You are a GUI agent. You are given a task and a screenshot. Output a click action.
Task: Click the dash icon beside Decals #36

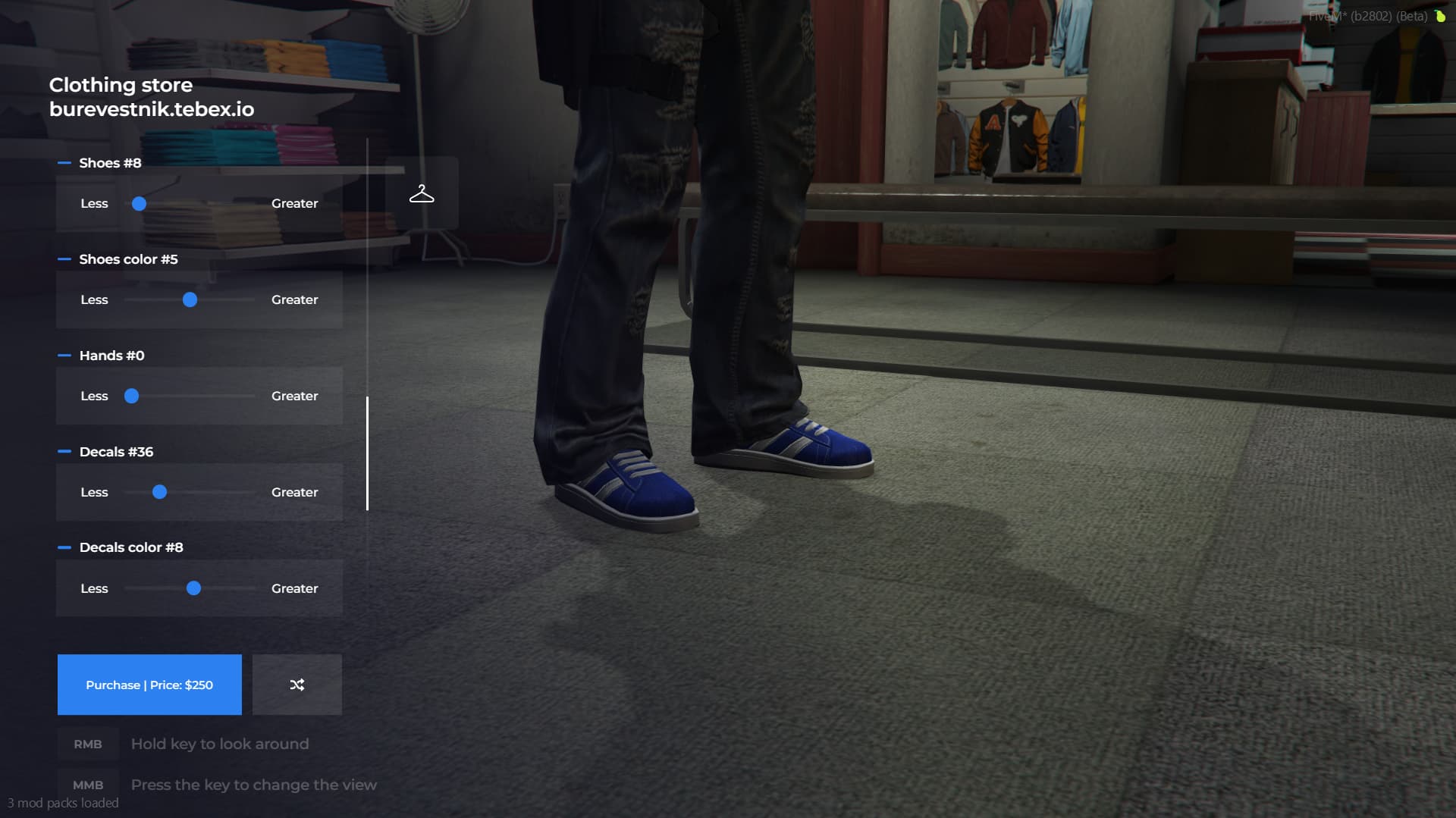(x=64, y=451)
